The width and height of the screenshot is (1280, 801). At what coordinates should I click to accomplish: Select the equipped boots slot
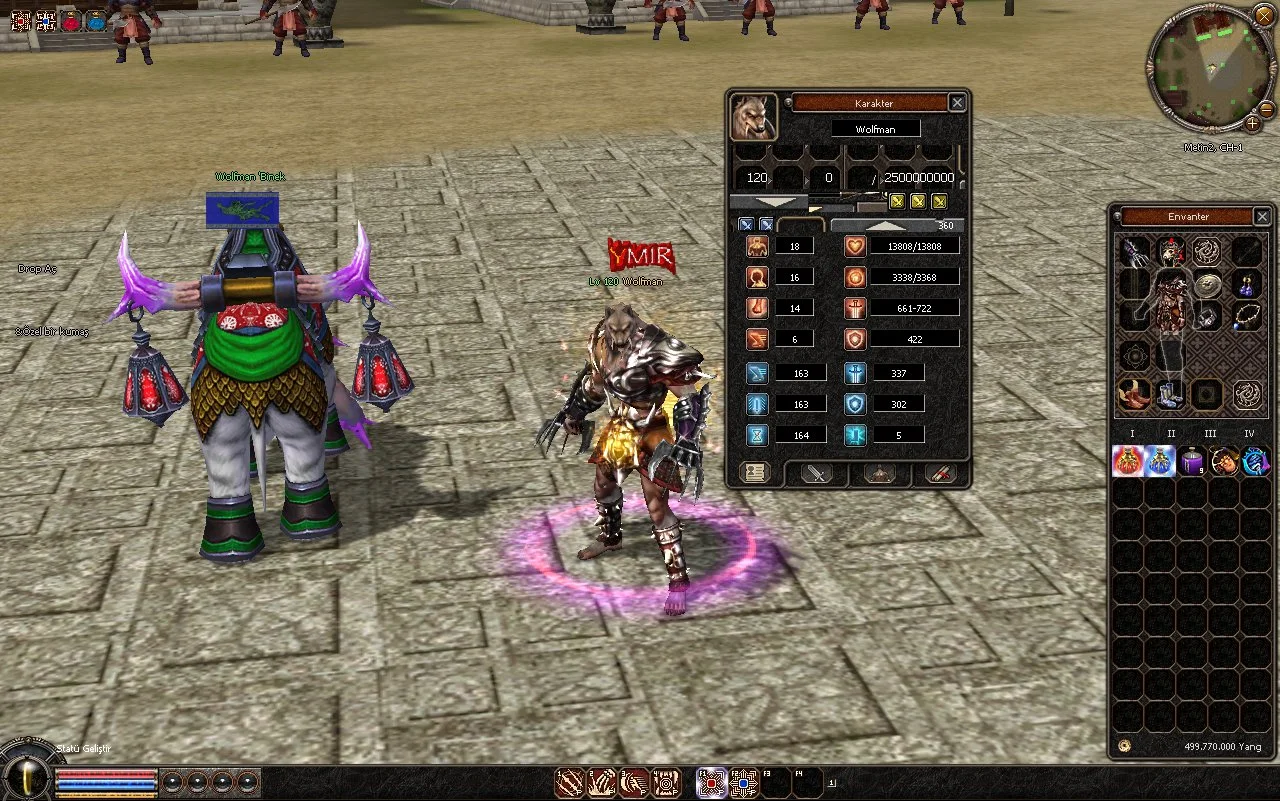coord(1171,394)
